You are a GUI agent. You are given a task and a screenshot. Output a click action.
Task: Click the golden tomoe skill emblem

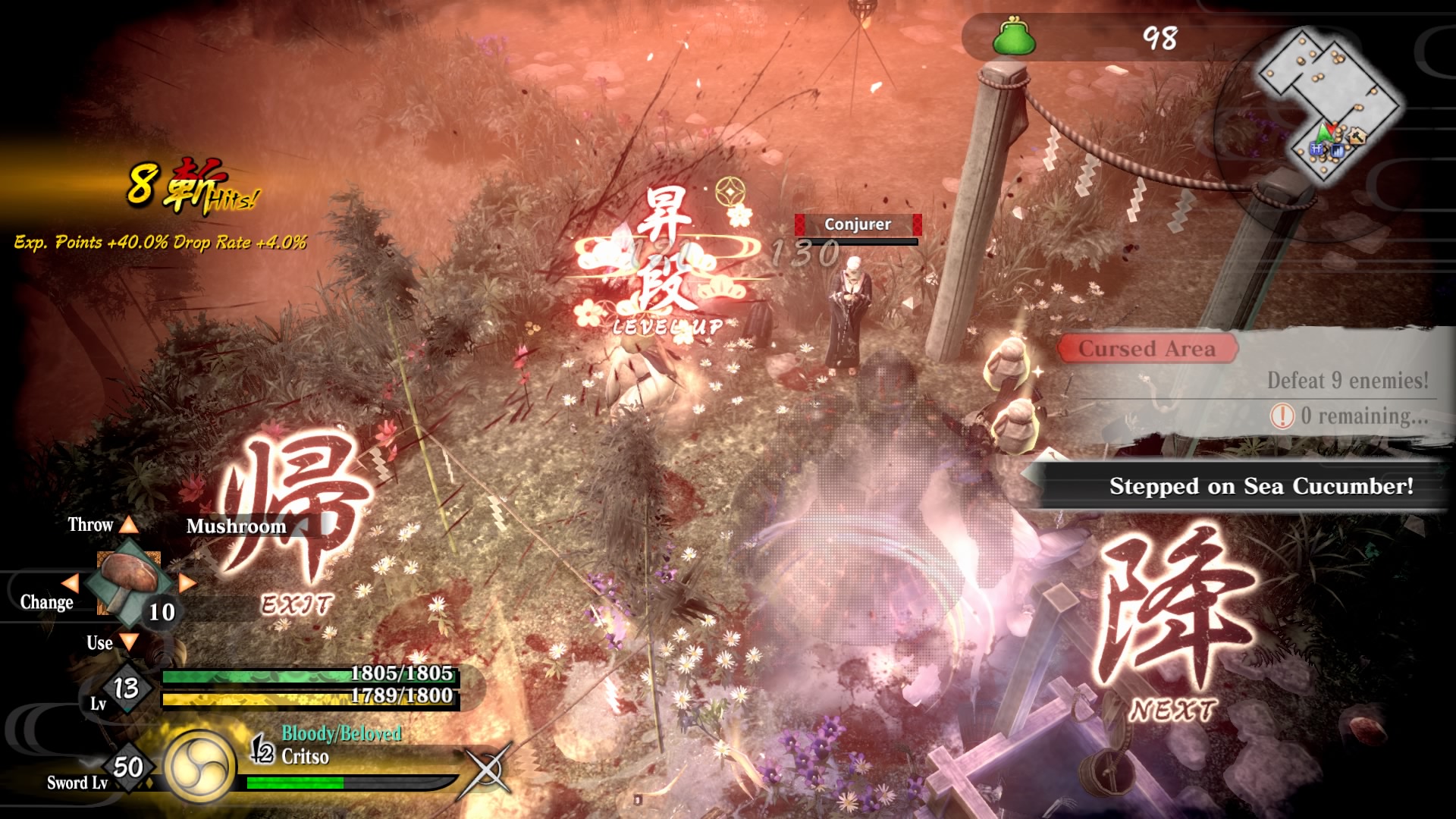(199, 766)
